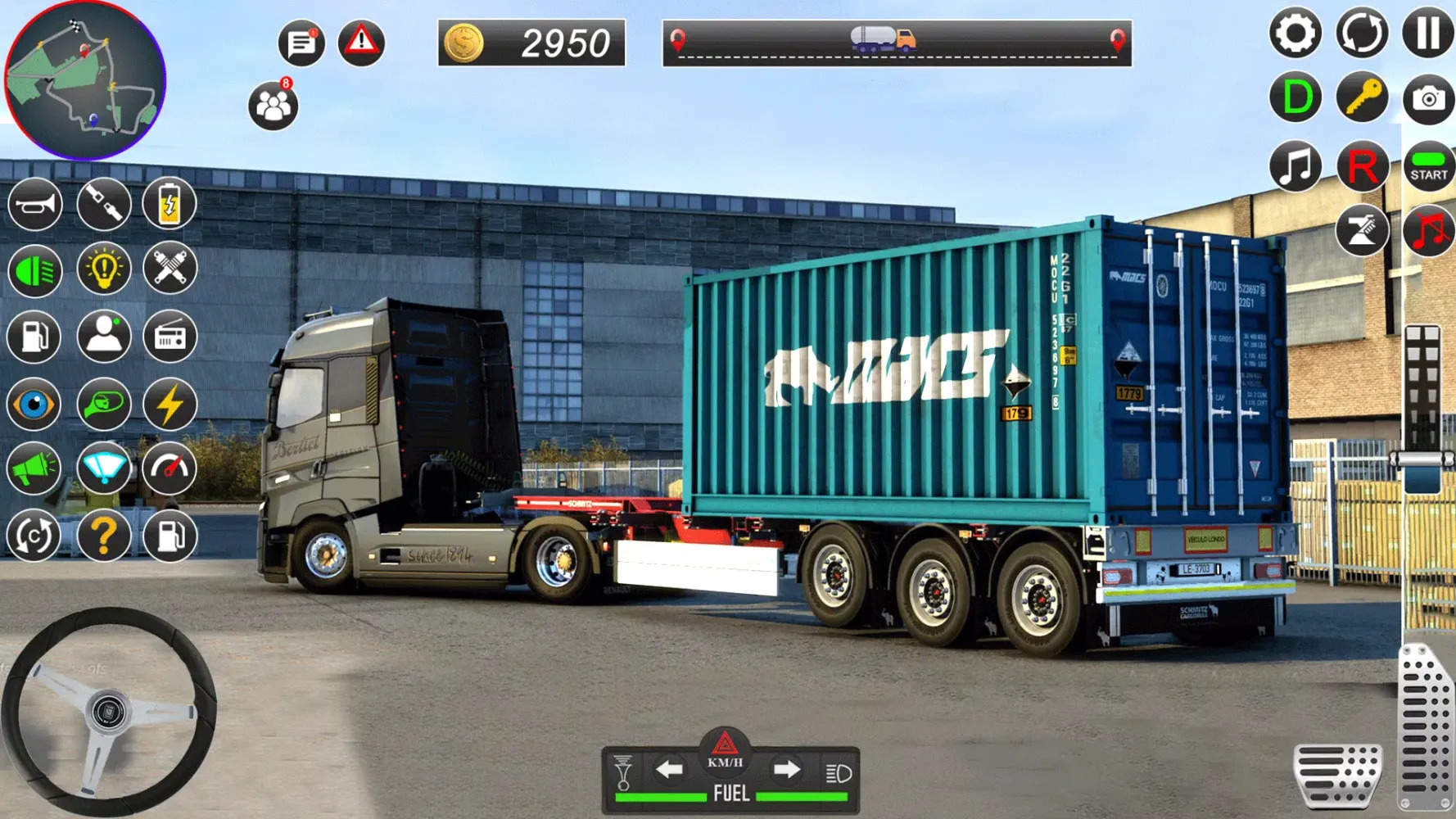Open the radio
Viewport: 1456px width, 819px height.
click(169, 337)
